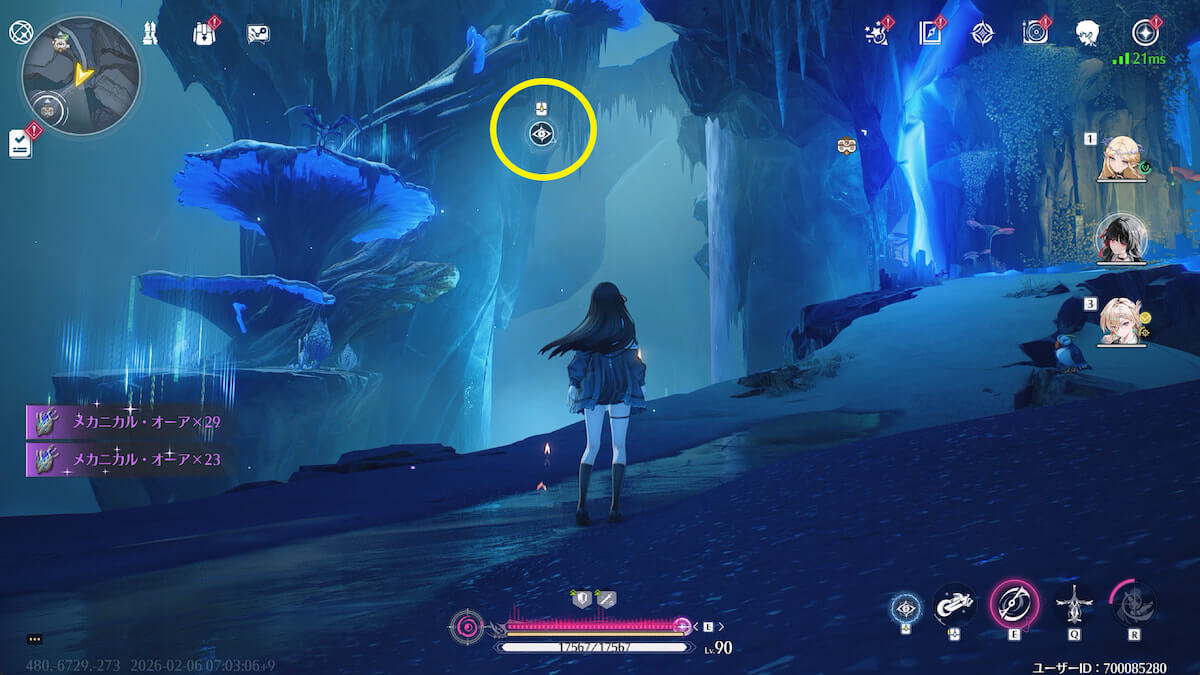
Task: Open the disc album icon
Action: [x=1035, y=33]
